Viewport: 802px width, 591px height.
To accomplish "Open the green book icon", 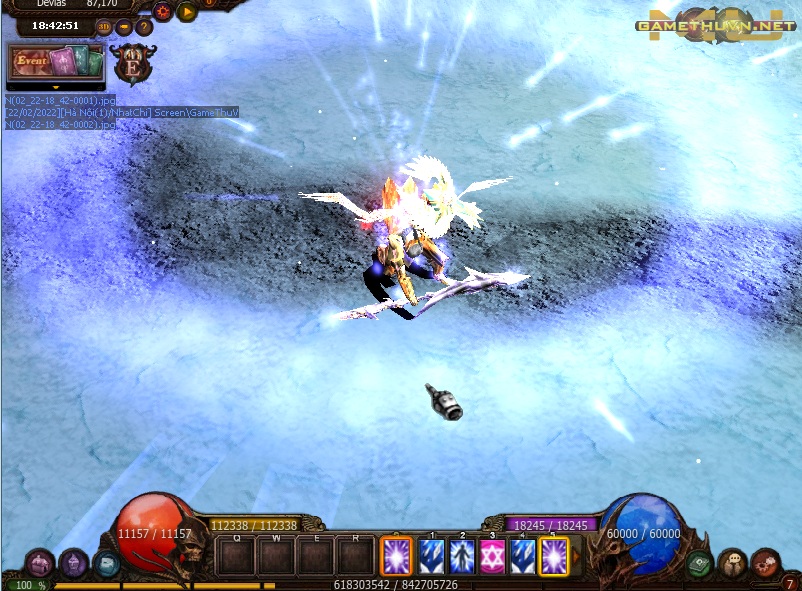I will pyautogui.click(x=700, y=563).
